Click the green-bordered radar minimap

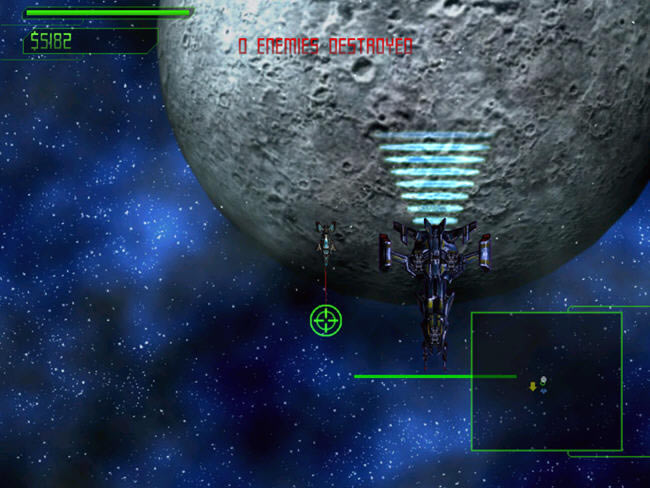point(546,381)
